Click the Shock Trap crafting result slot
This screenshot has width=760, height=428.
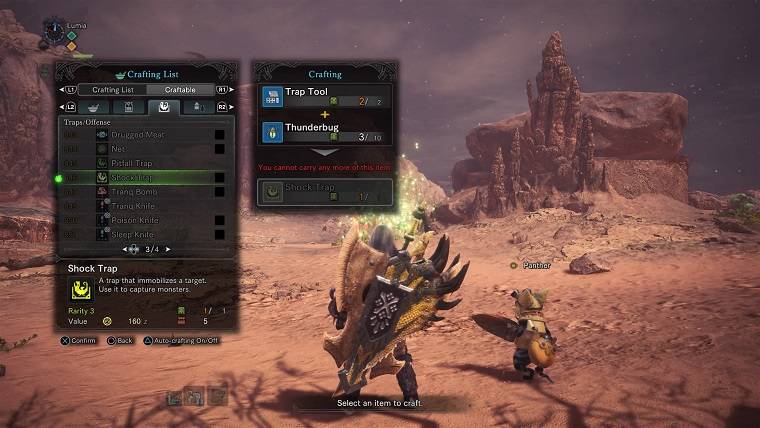click(324, 193)
